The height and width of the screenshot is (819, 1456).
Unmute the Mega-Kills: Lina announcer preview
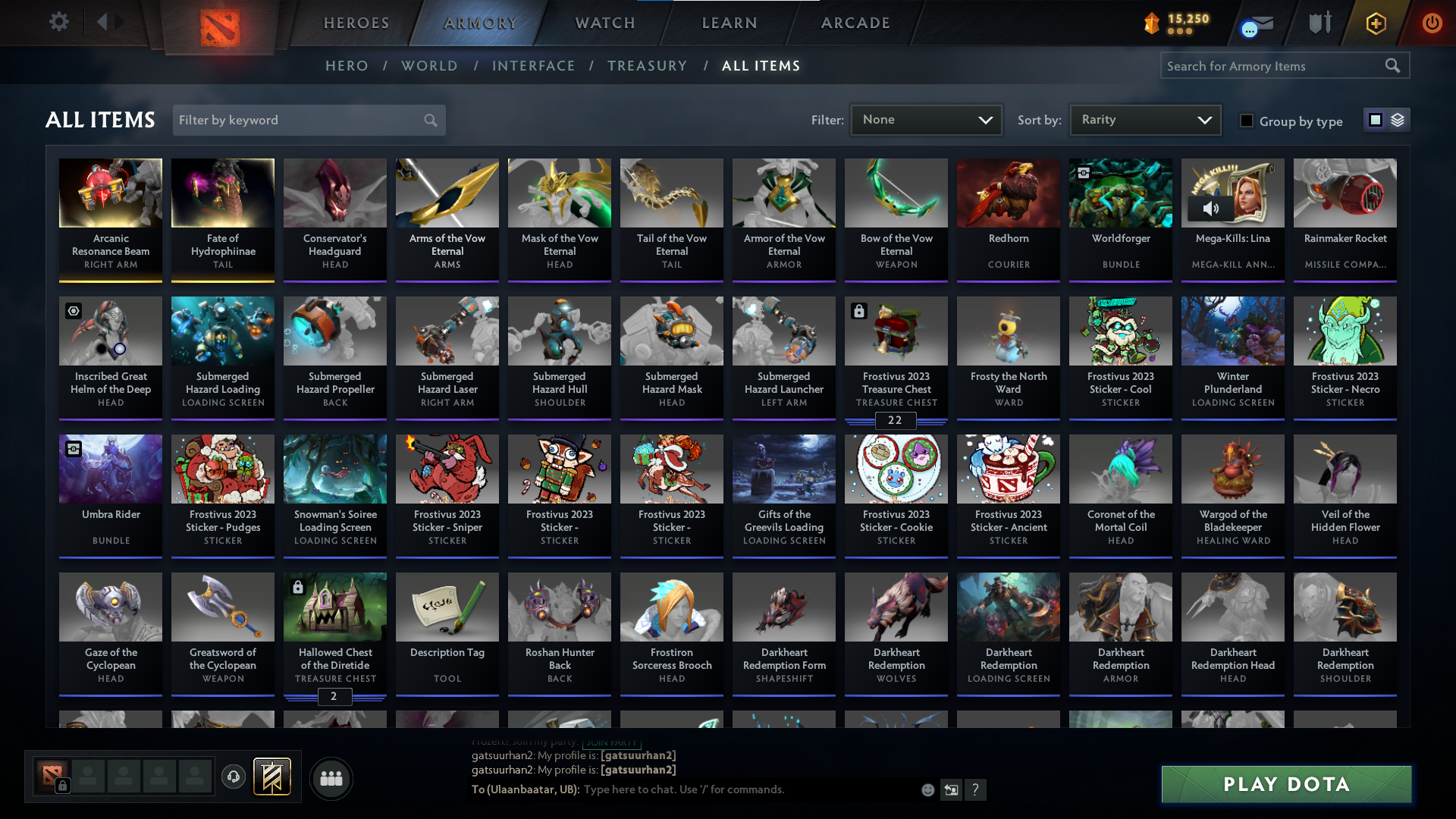[x=1212, y=207]
